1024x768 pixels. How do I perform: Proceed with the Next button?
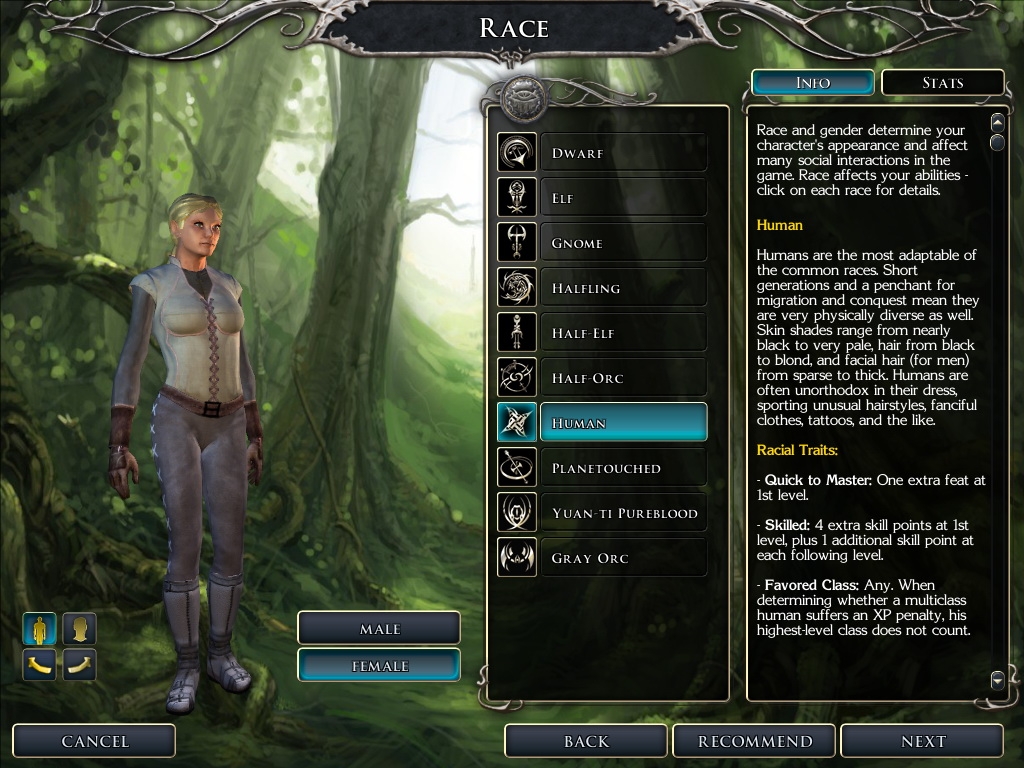tap(922, 741)
